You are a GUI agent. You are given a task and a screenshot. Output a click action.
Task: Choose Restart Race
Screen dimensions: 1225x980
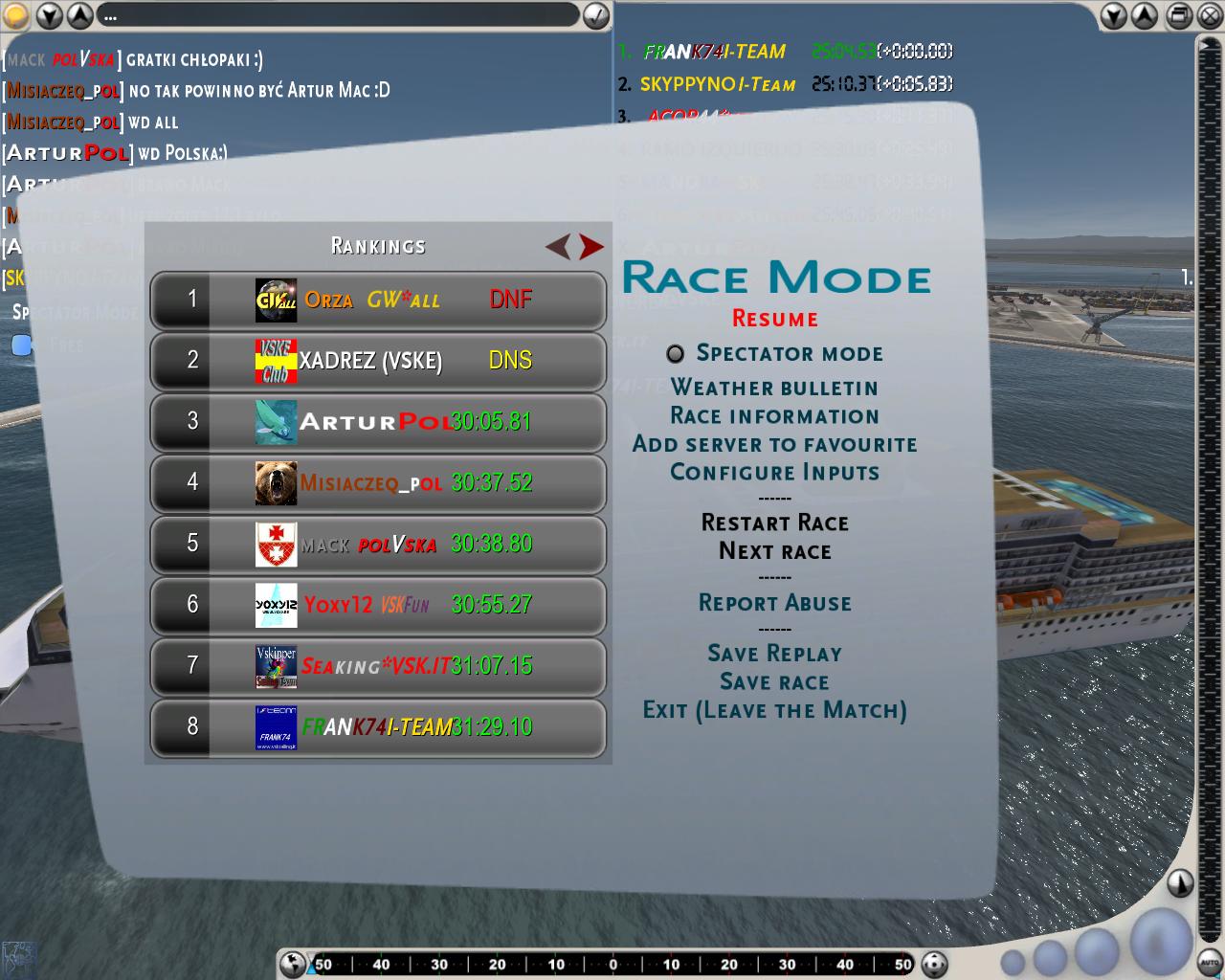tap(774, 523)
